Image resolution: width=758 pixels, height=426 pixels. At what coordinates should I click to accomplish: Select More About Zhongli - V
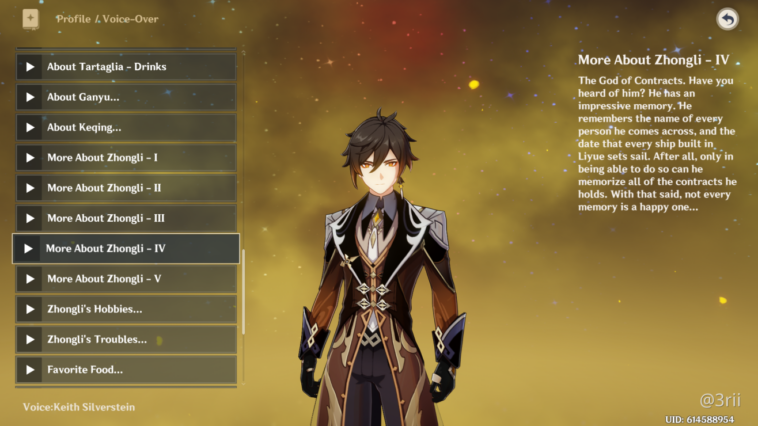pyautogui.click(x=127, y=279)
